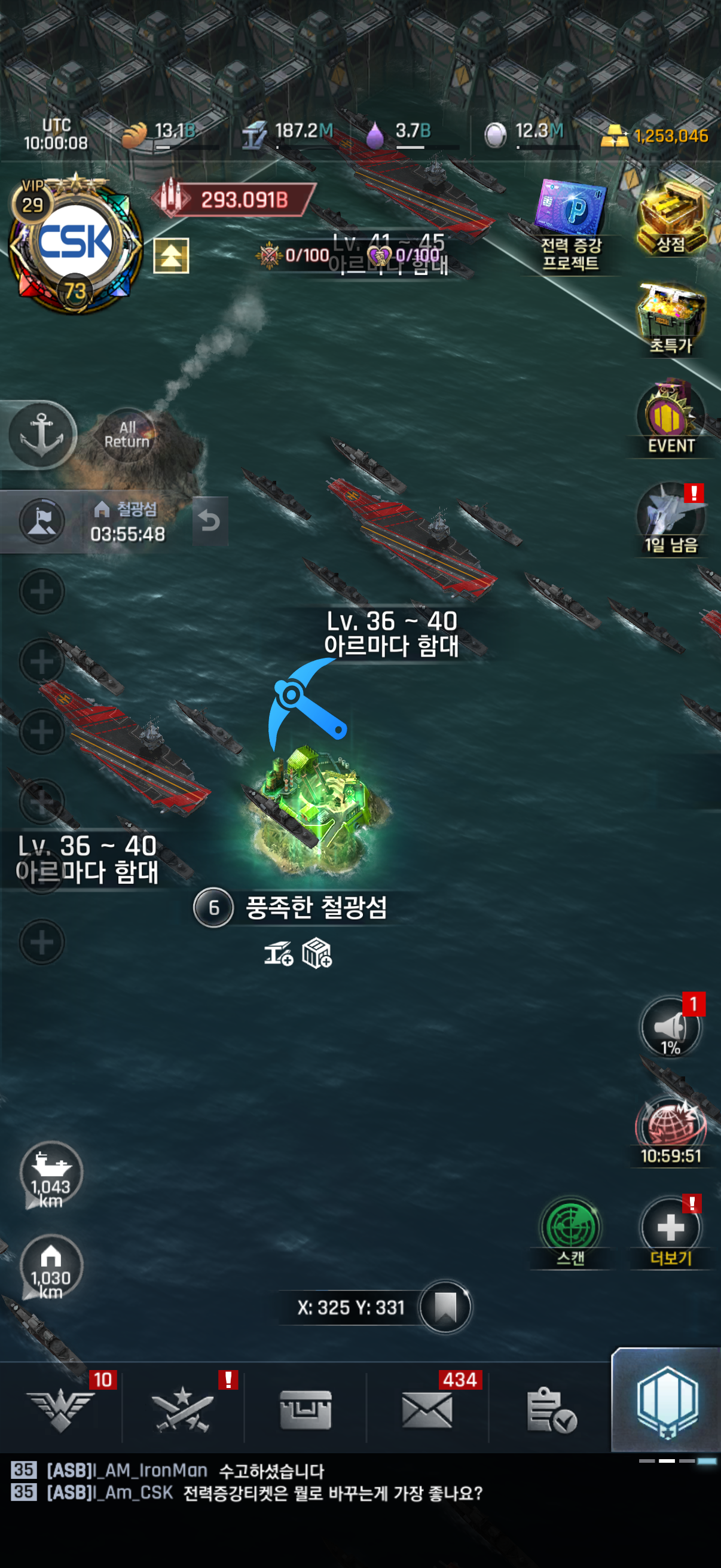Tap the anchor fleet button
The width and height of the screenshot is (721, 1568).
(41, 435)
